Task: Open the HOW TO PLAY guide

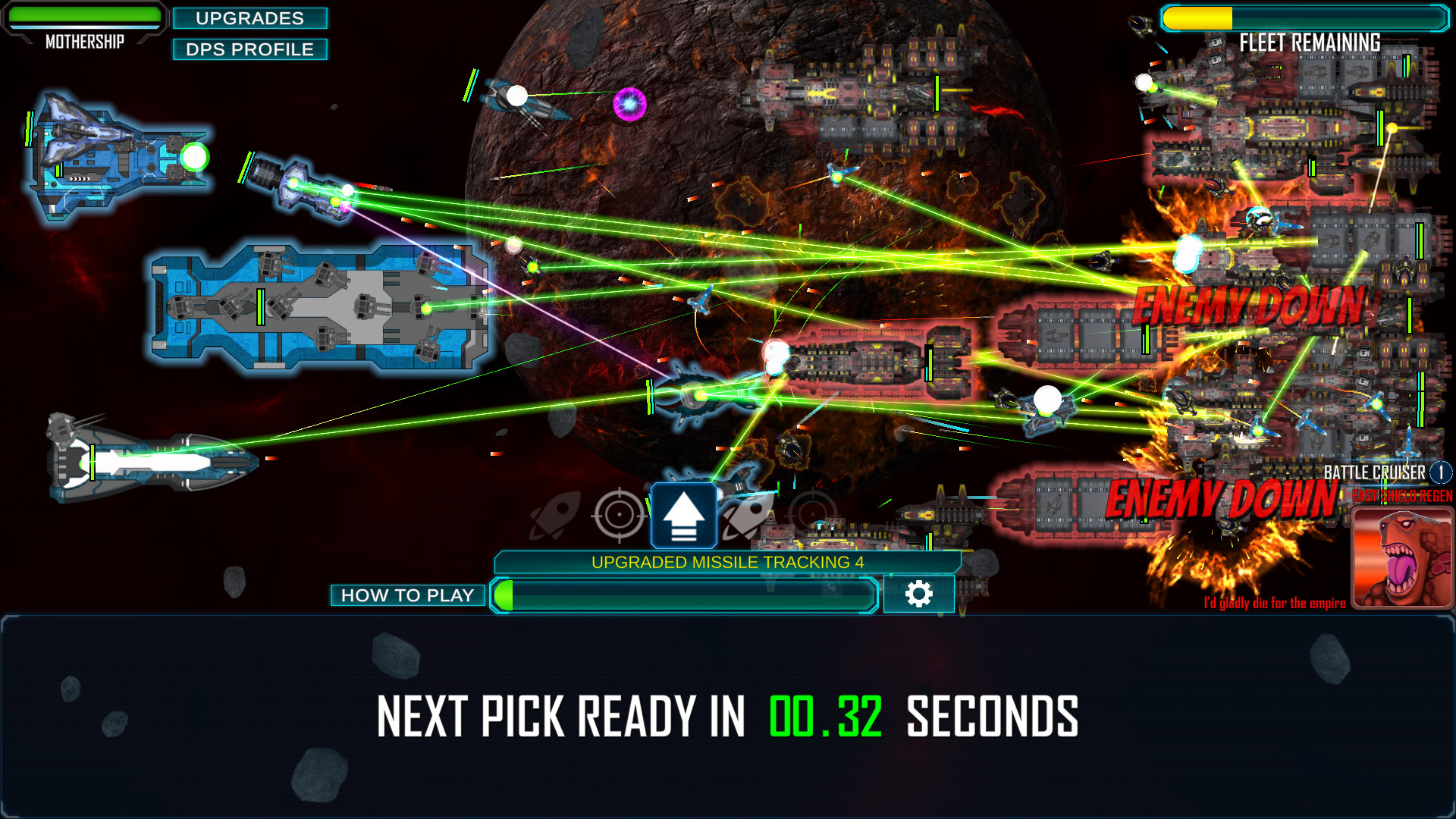Action: tap(409, 595)
